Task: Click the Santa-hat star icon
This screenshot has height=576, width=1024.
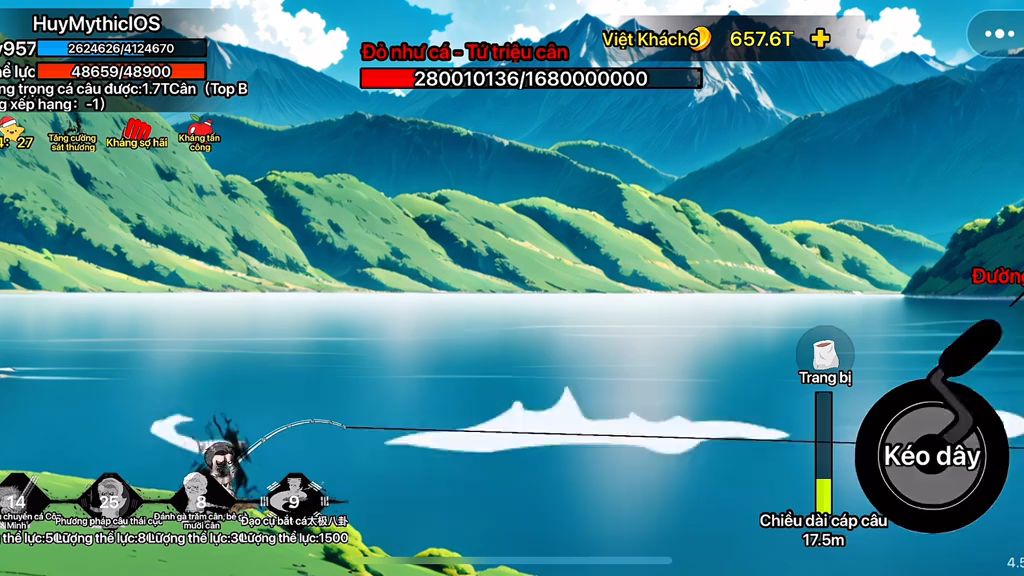Action: click(12, 131)
